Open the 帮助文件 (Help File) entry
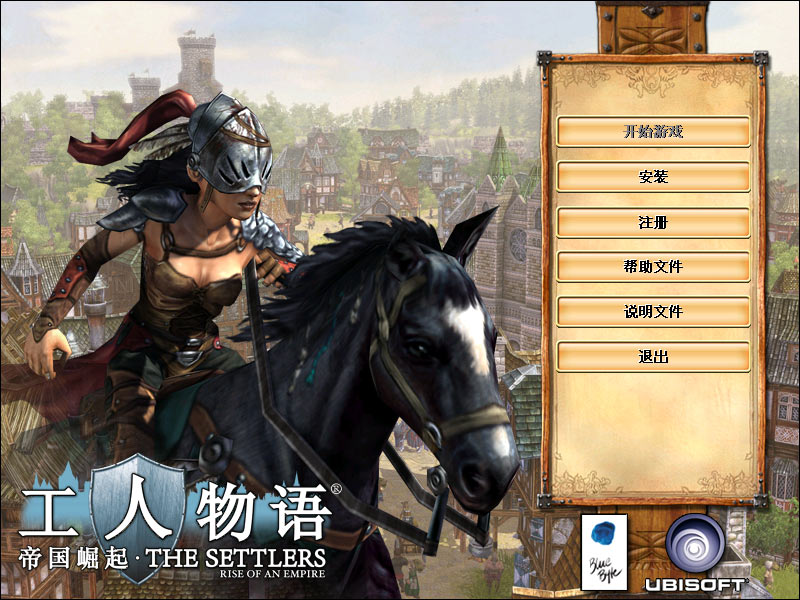 (653, 267)
